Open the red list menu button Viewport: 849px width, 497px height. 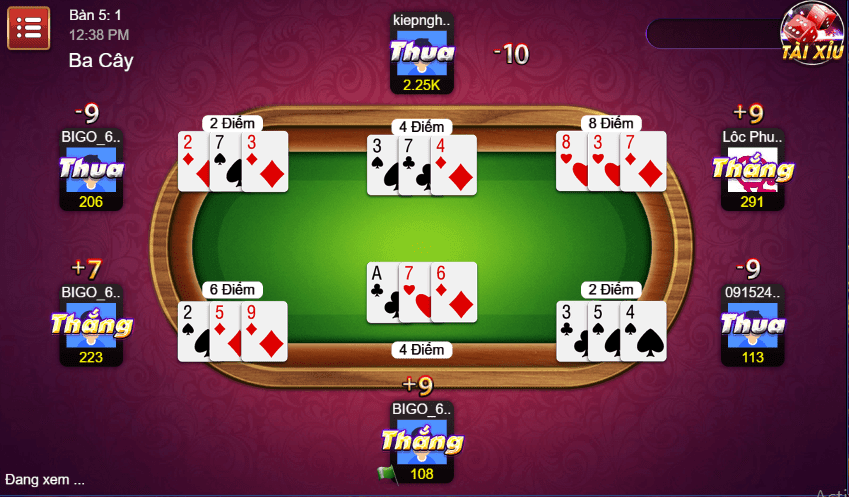(29, 27)
